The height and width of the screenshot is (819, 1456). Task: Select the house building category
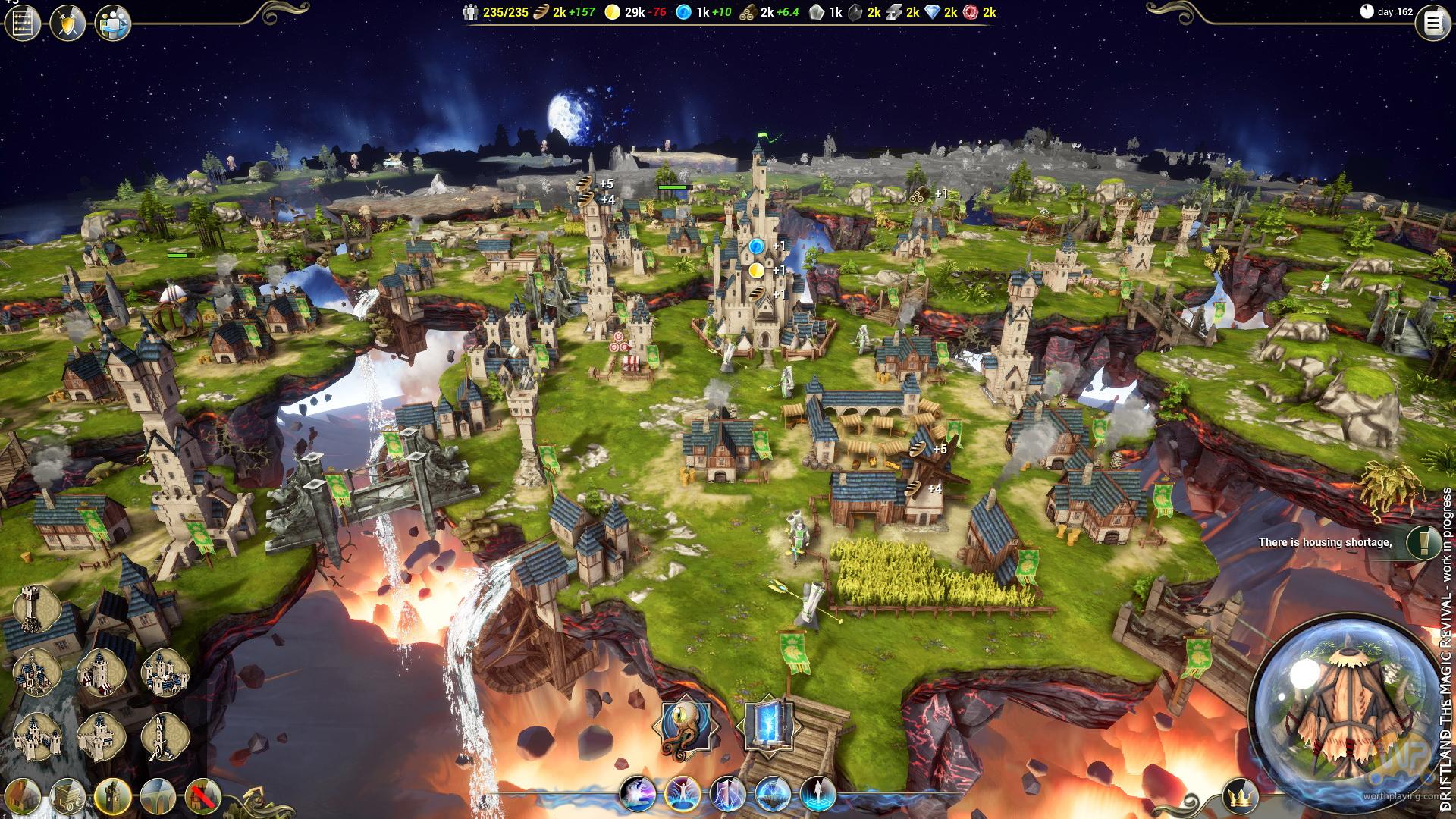(x=22, y=797)
